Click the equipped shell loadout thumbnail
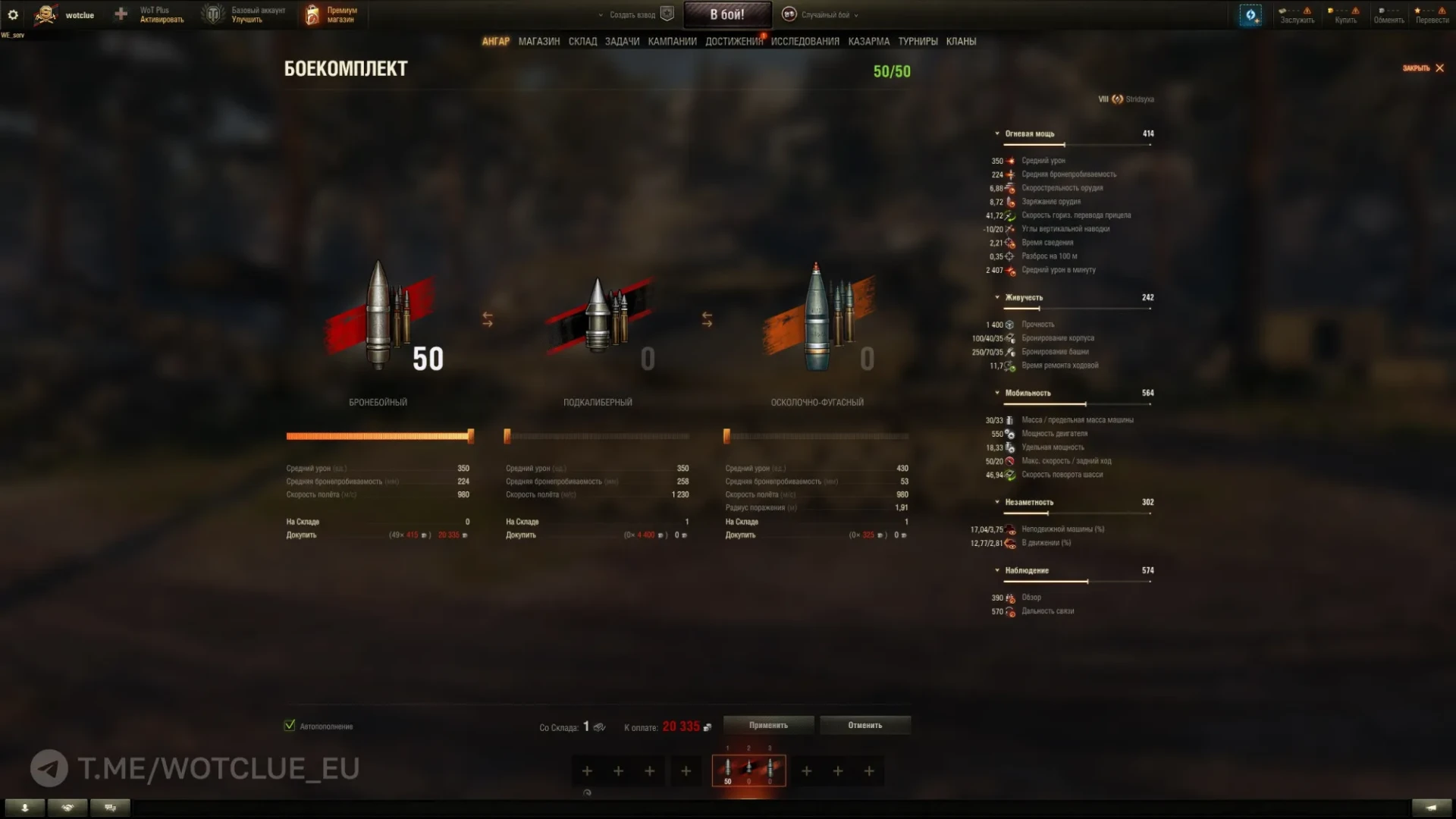Viewport: 1456px width, 819px height. click(749, 770)
